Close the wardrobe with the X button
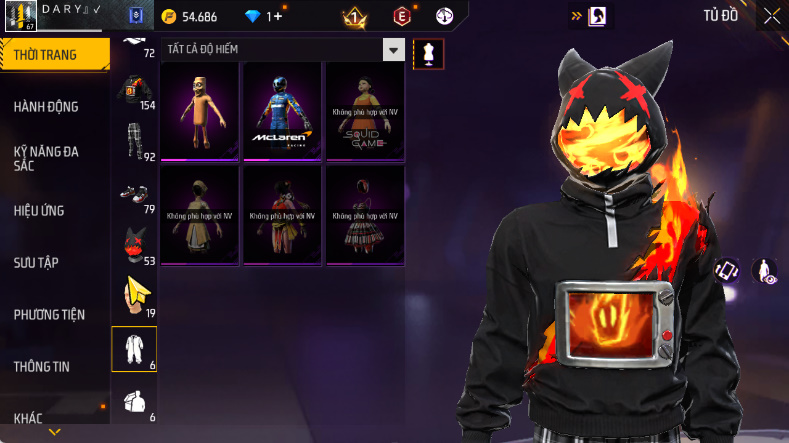The image size is (789, 443). tap(772, 16)
